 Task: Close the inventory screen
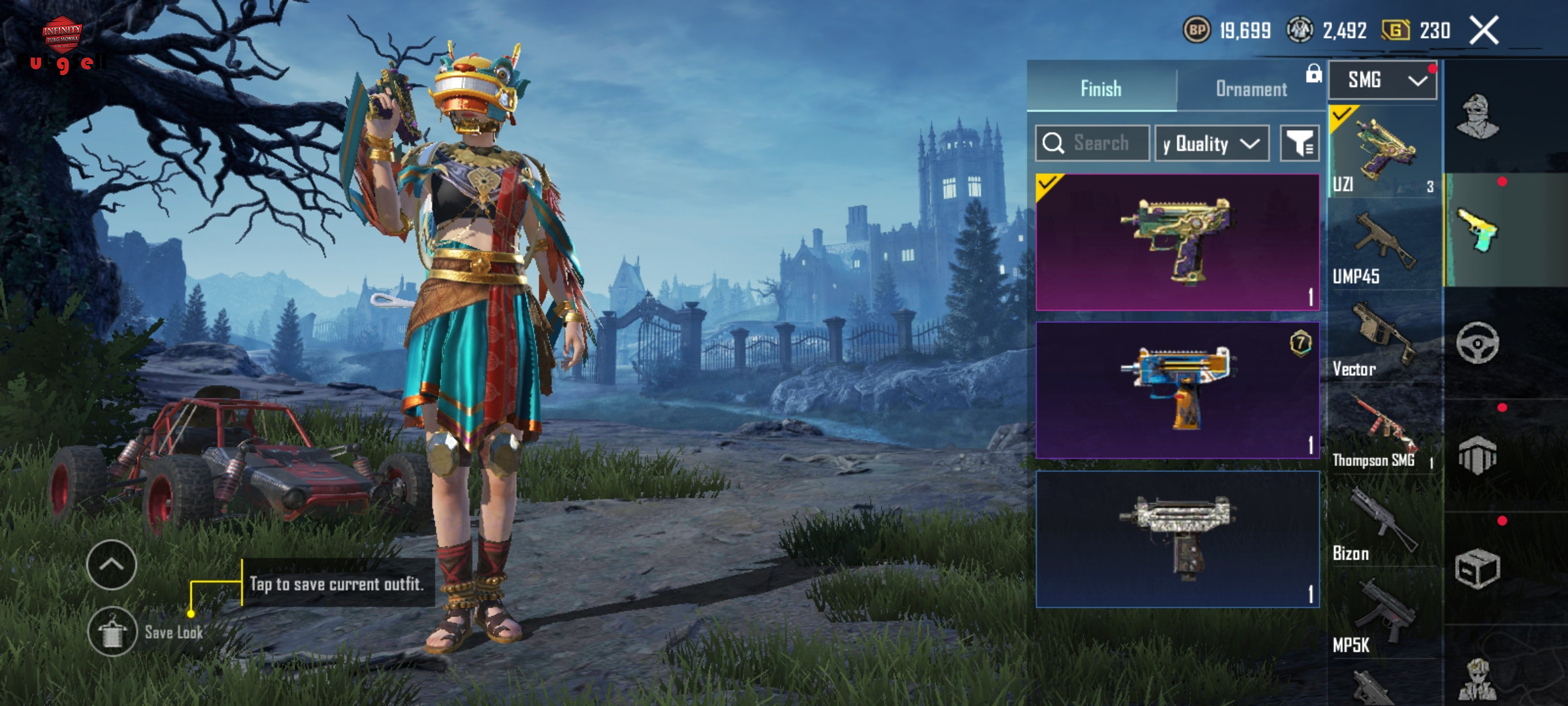[1484, 31]
